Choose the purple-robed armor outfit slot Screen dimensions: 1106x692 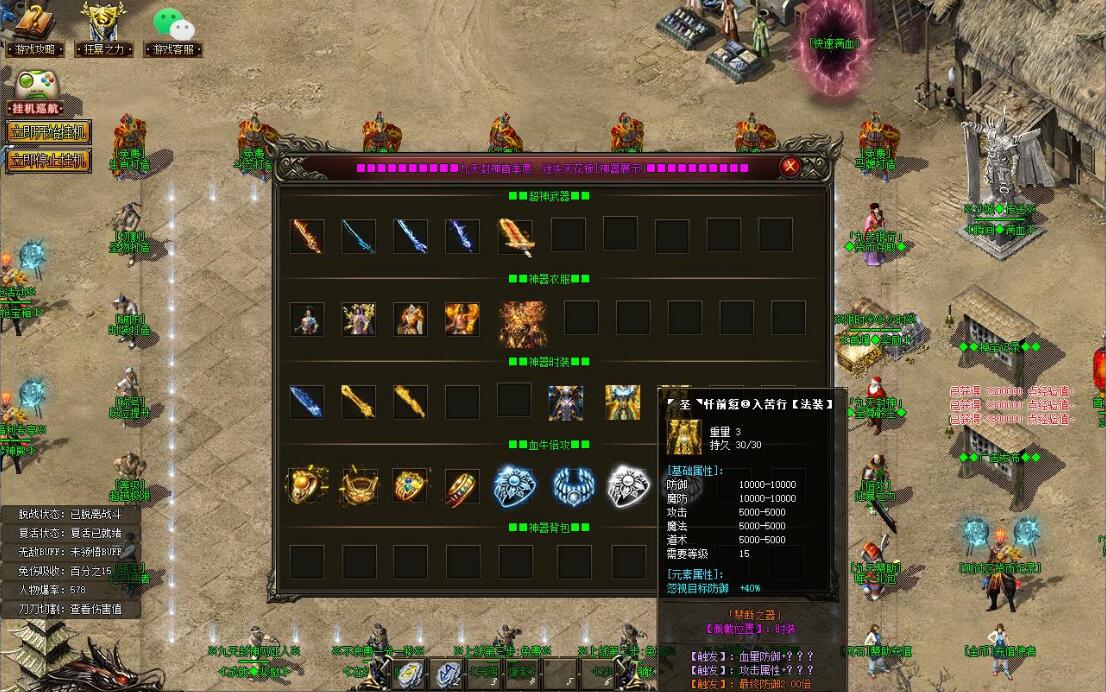(x=358, y=319)
